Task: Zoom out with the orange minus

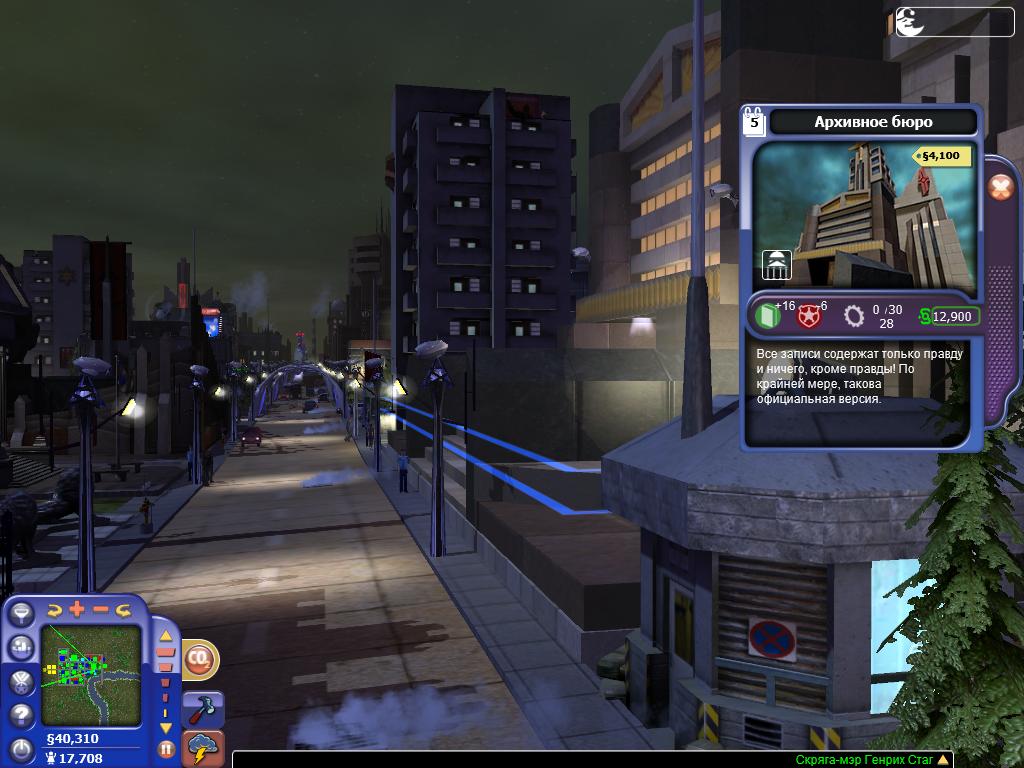Action: click(x=101, y=609)
